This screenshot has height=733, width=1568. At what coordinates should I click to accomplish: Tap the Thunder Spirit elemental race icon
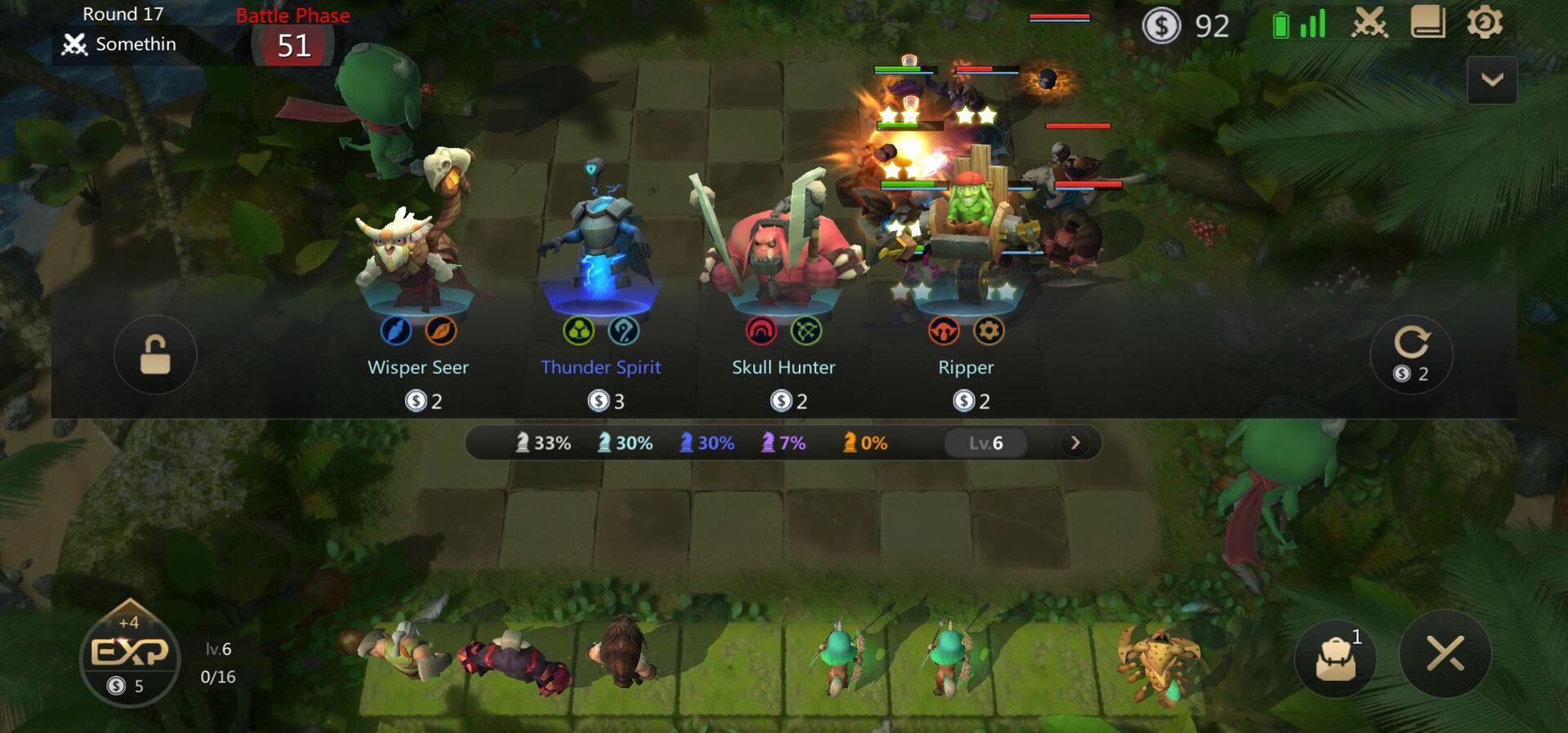[580, 330]
